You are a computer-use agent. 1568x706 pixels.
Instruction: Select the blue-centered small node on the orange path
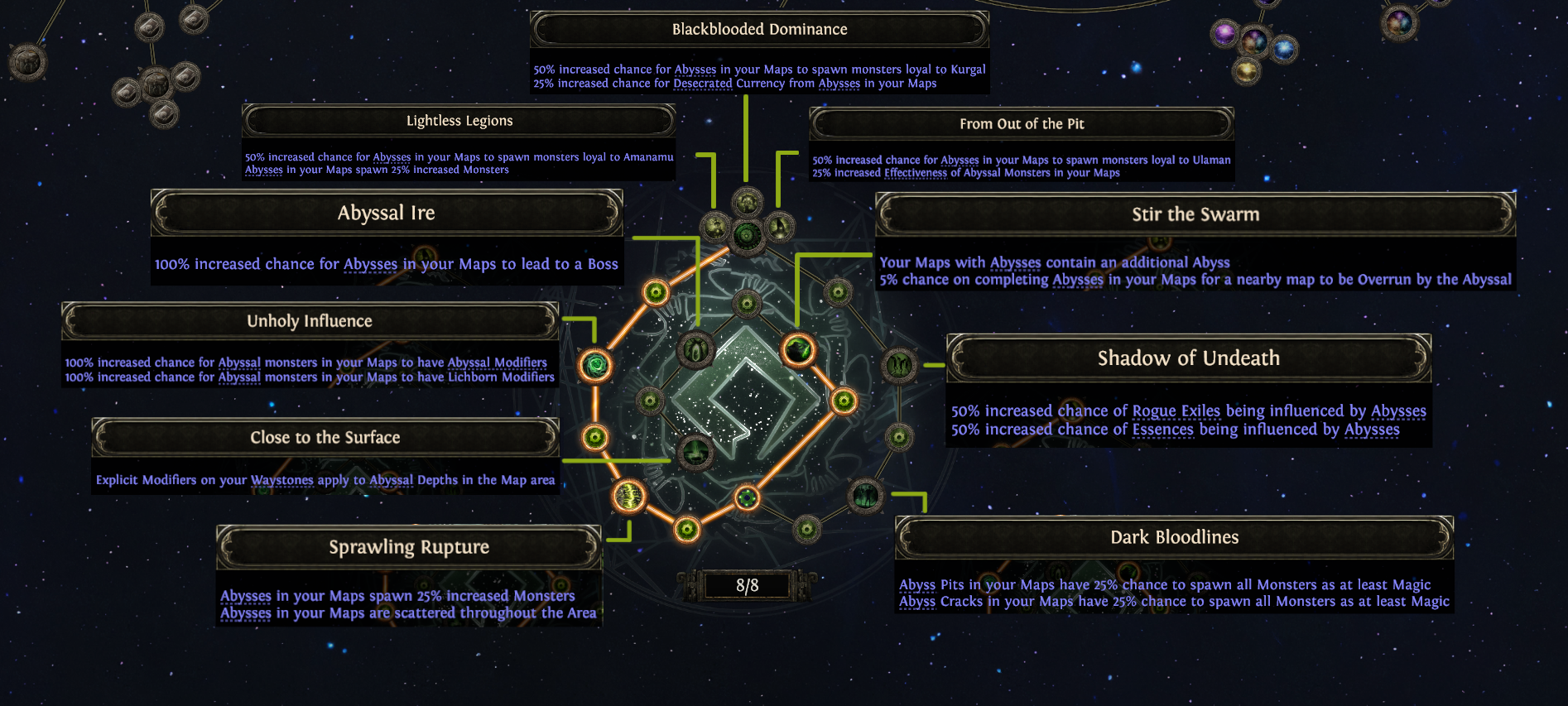tap(747, 497)
